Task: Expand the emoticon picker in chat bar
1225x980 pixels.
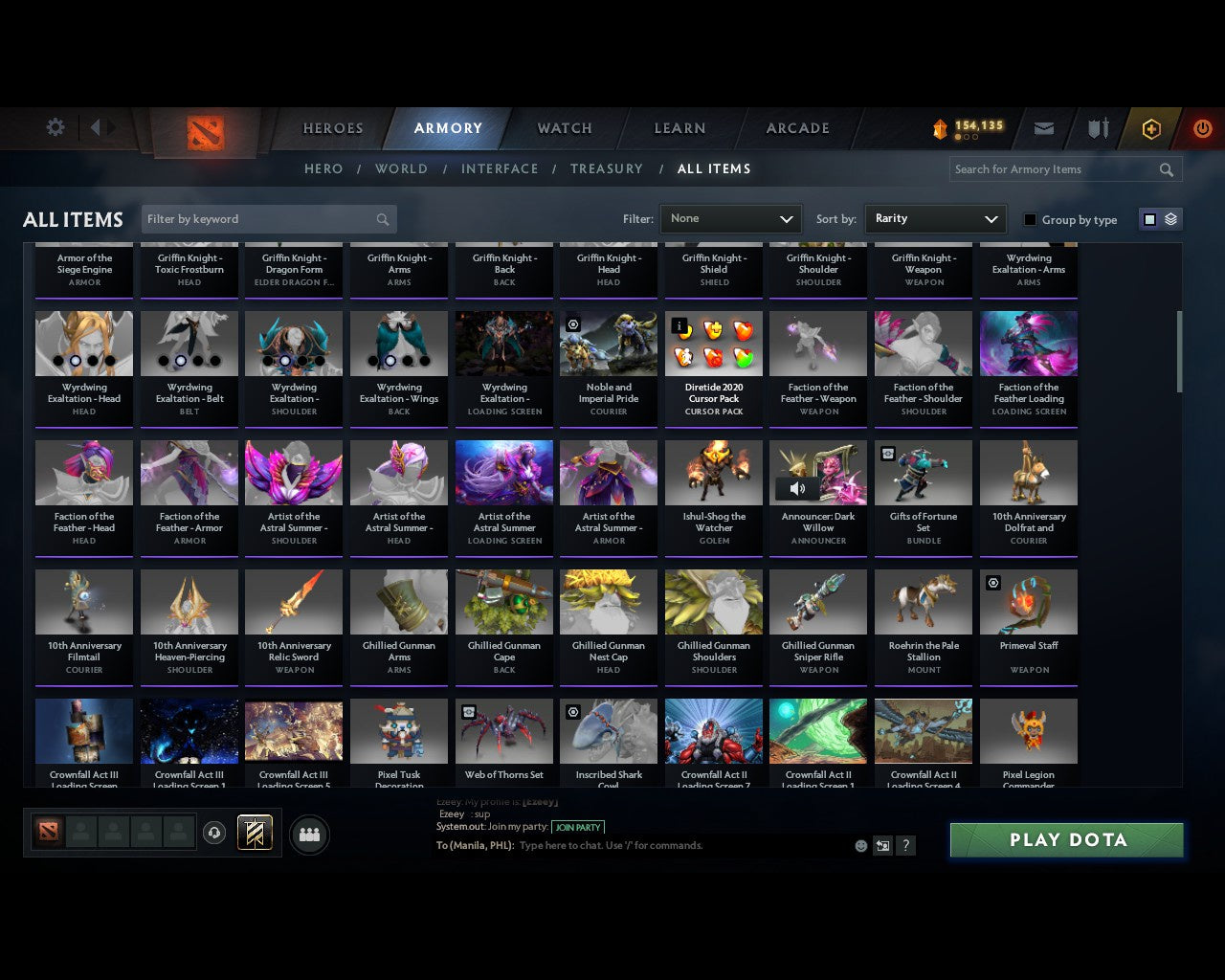Action: tap(860, 845)
